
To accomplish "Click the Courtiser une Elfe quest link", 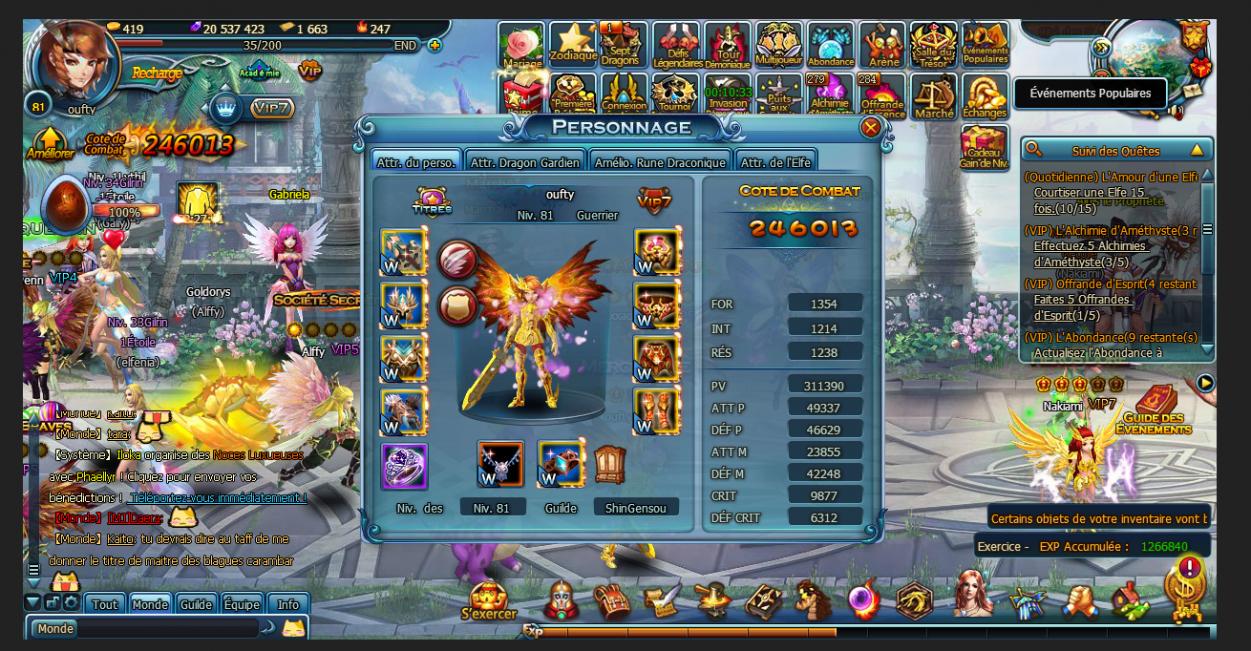I will coord(1089,191).
